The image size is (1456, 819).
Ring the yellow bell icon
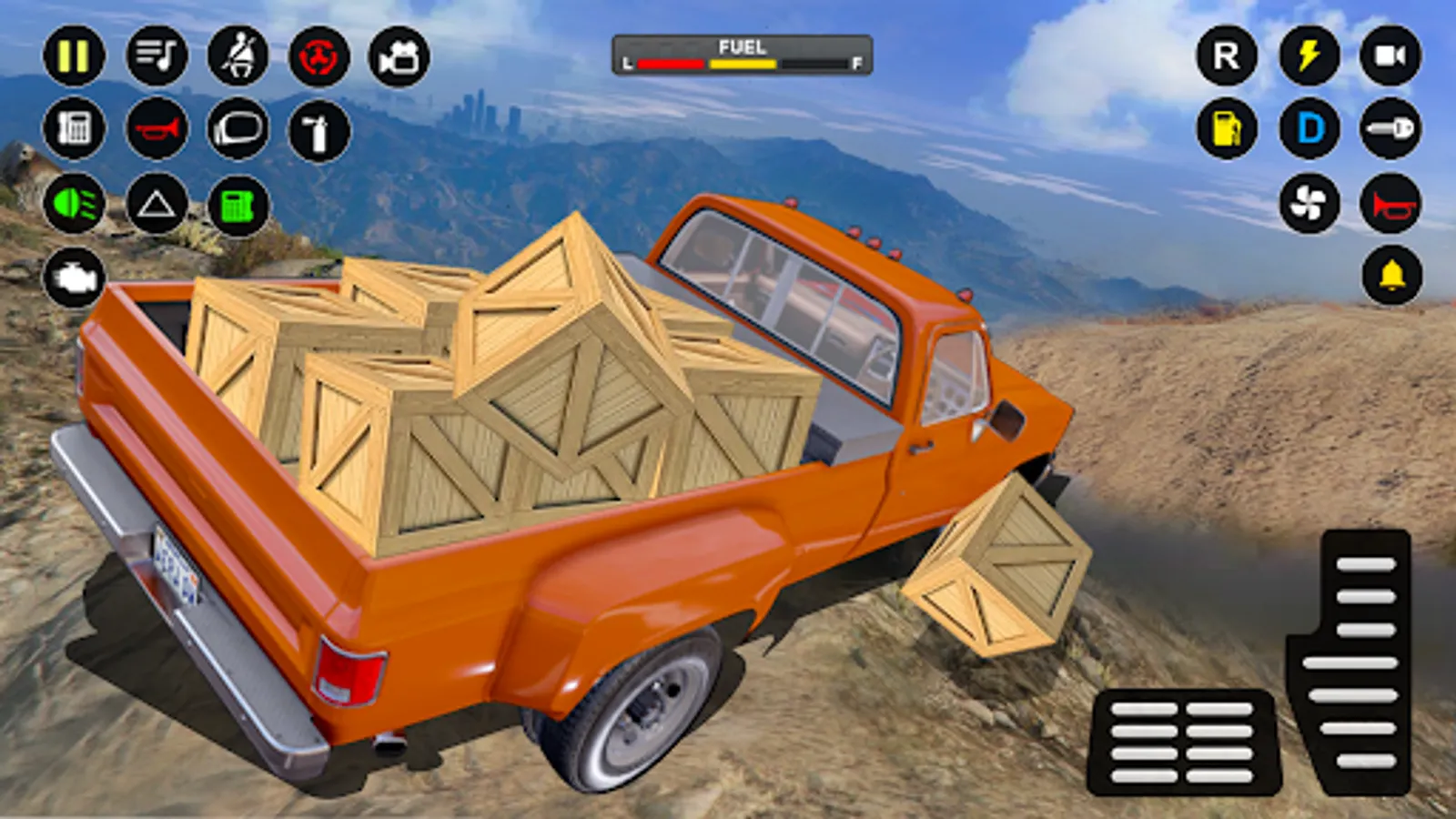click(1390, 276)
